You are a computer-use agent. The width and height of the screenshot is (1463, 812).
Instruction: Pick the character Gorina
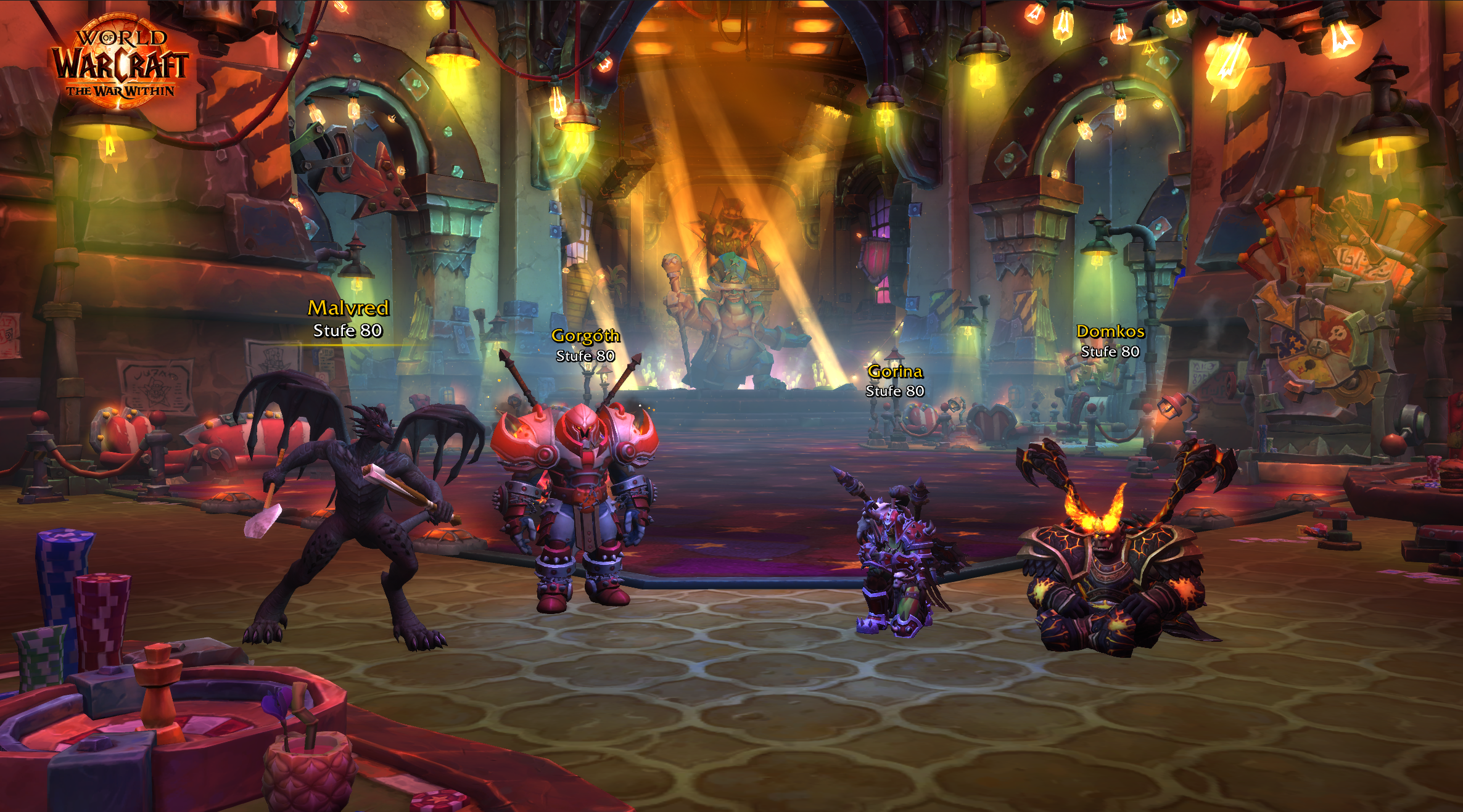(897, 555)
